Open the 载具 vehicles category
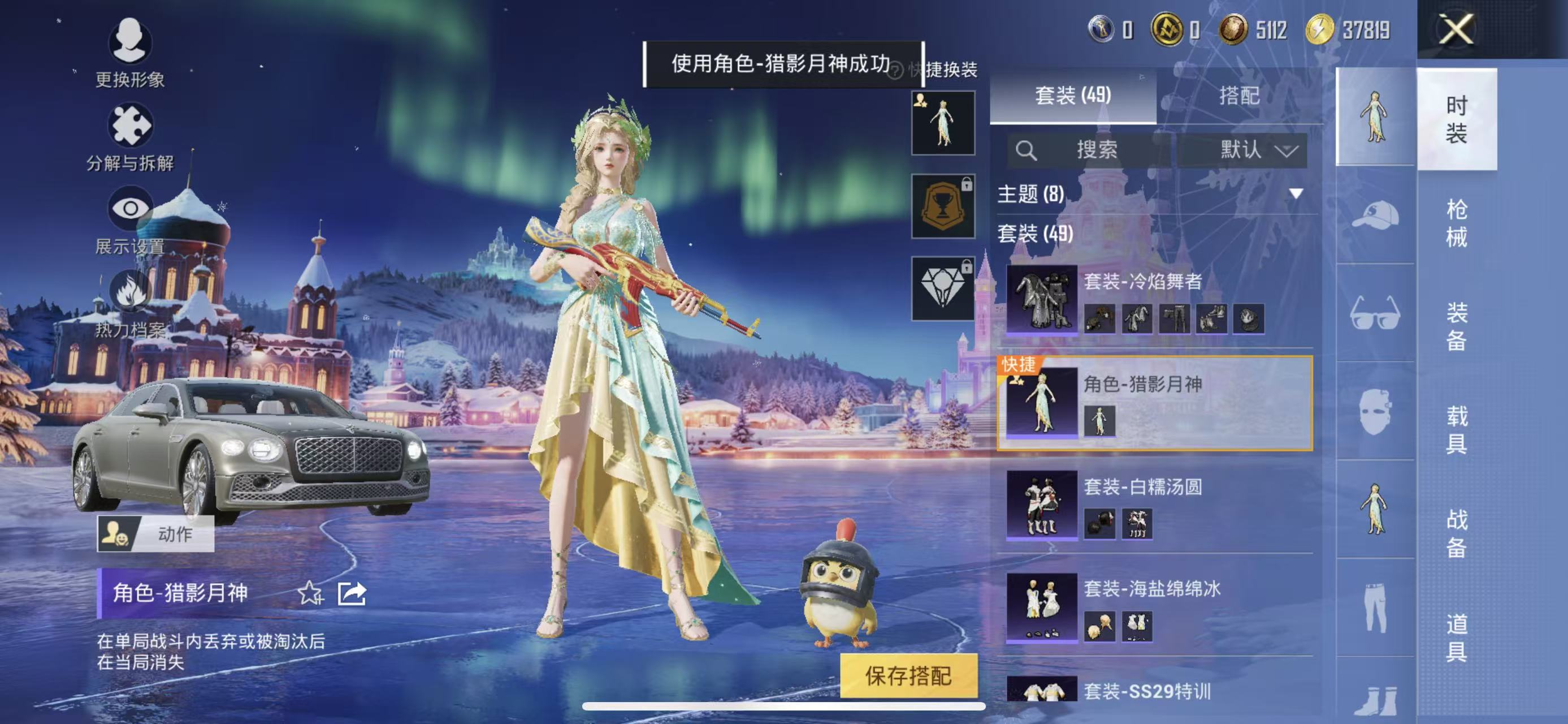Viewport: 1568px width, 724px height. point(1456,429)
